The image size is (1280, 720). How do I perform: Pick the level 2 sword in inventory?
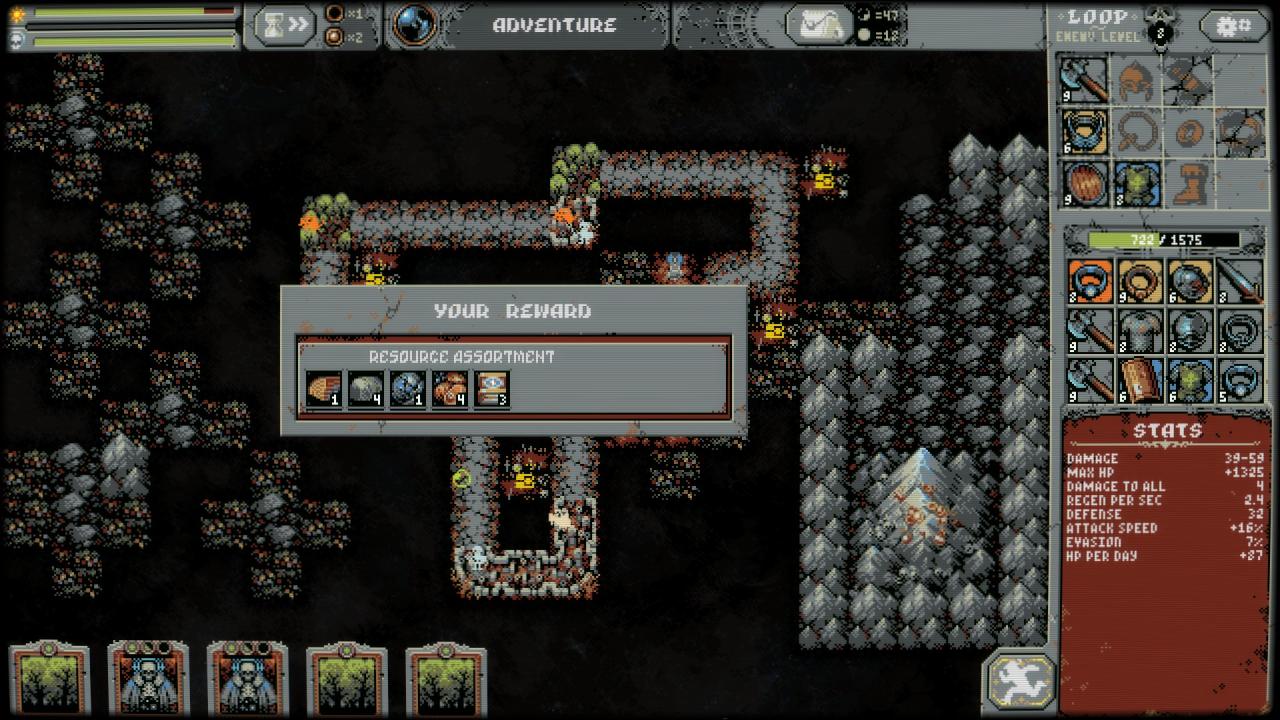point(1240,281)
